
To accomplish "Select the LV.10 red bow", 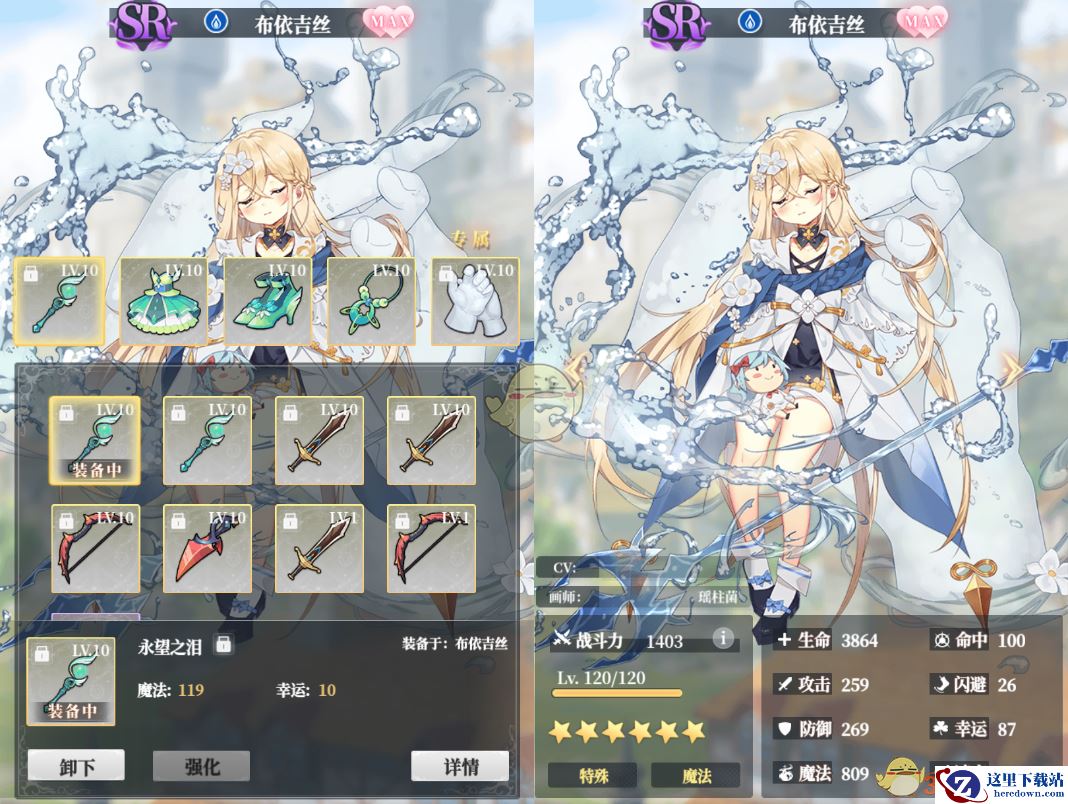I will click(x=95, y=548).
